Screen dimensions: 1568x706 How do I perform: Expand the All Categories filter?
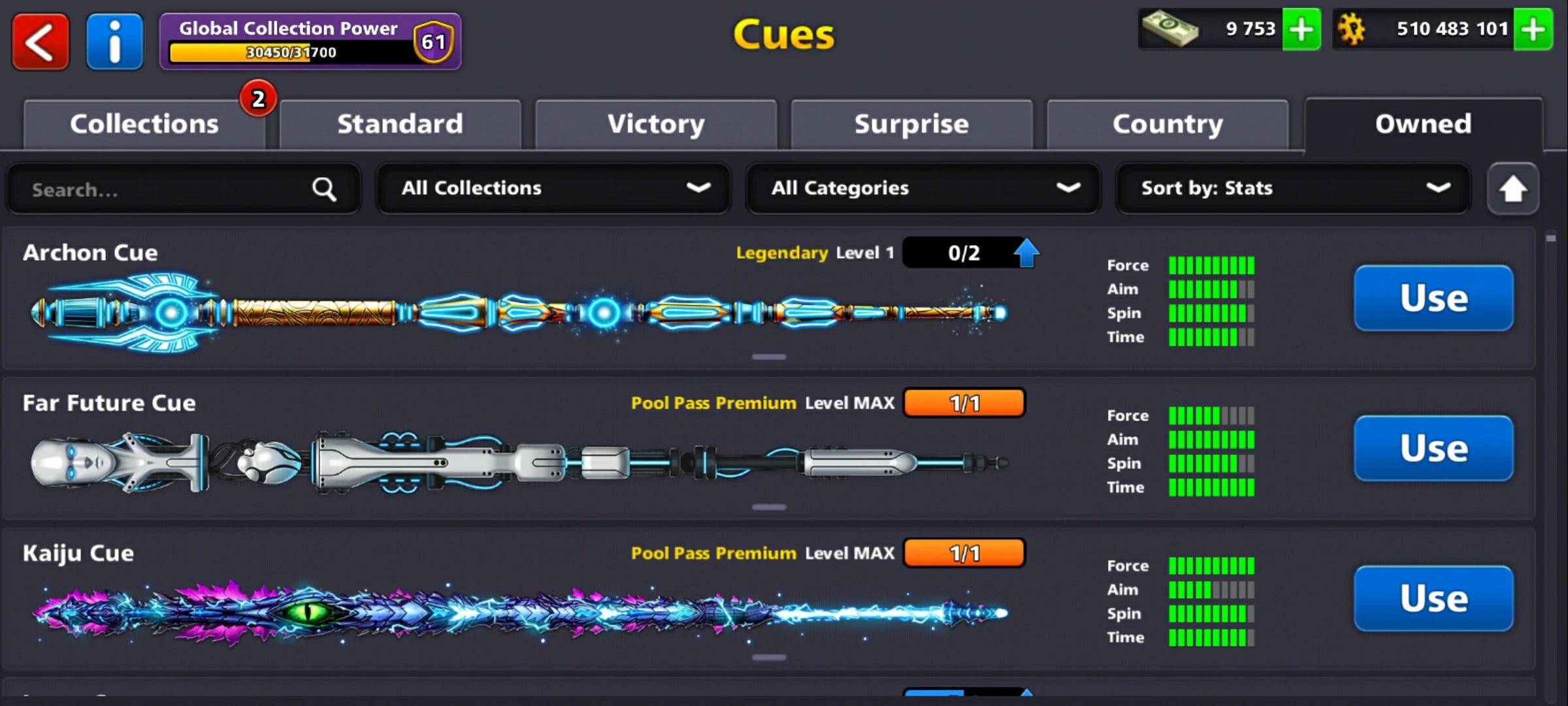click(923, 189)
